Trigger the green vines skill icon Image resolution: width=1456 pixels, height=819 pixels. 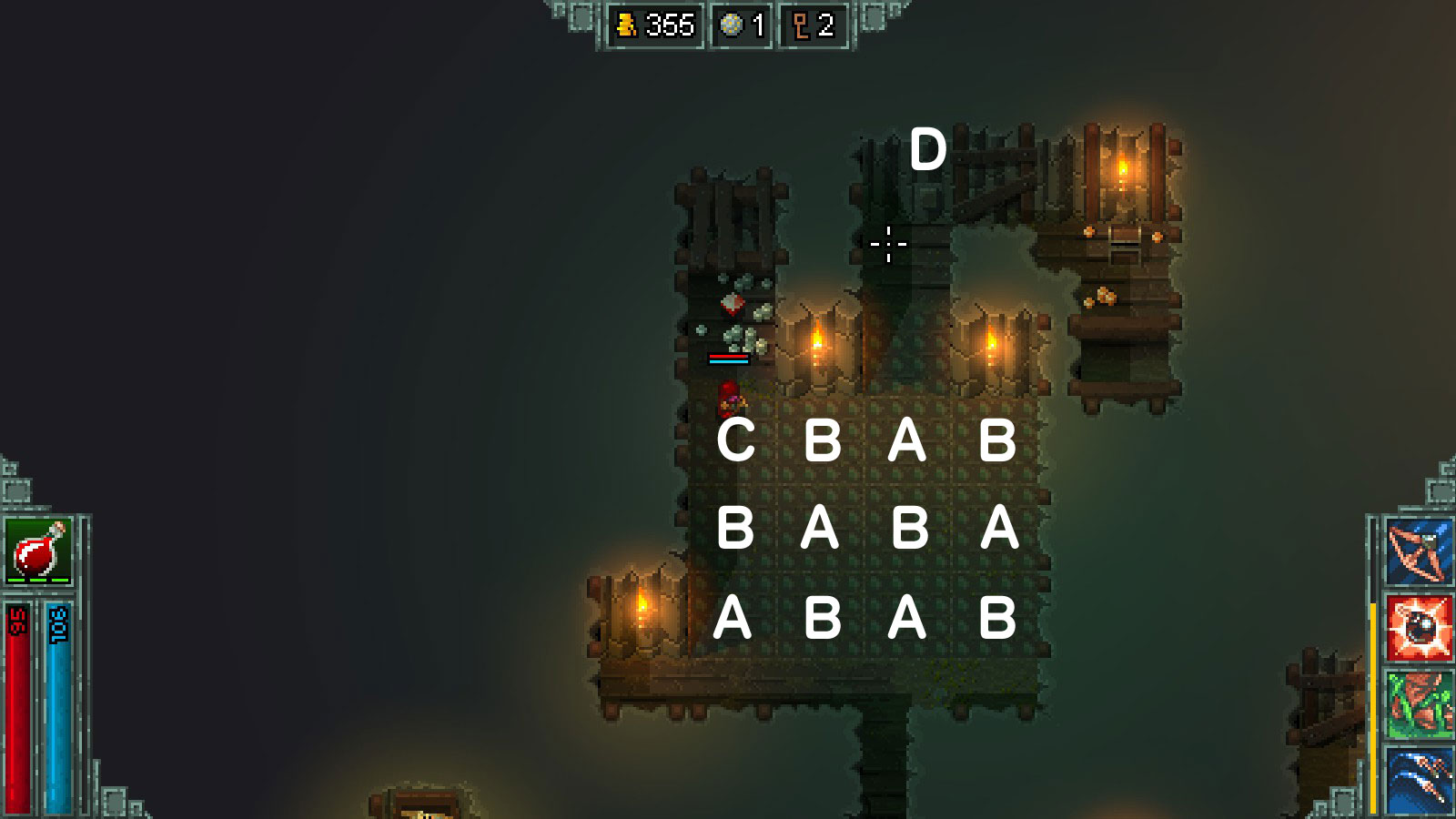(x=1419, y=704)
